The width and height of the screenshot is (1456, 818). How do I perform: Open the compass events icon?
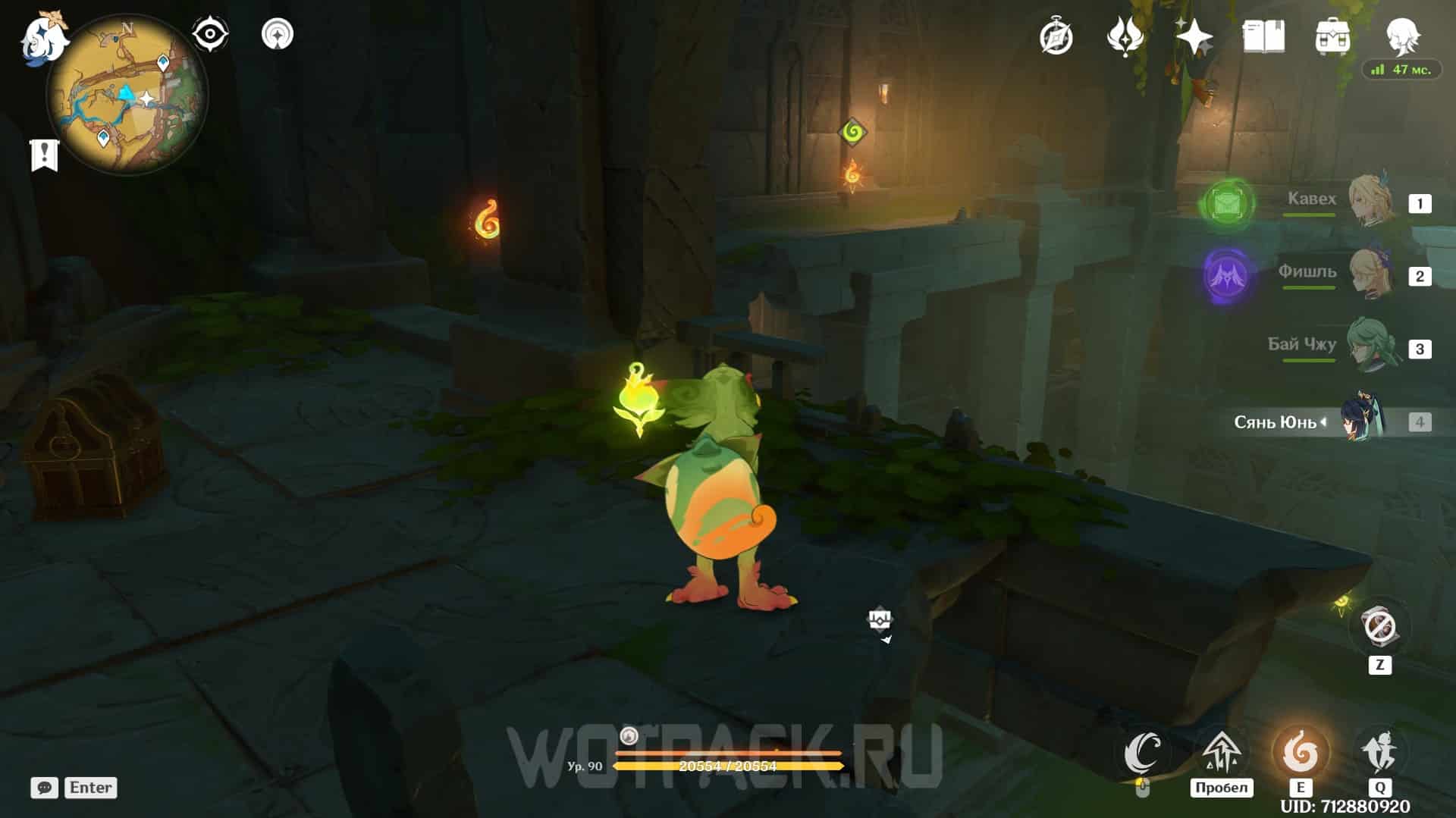tap(1056, 36)
